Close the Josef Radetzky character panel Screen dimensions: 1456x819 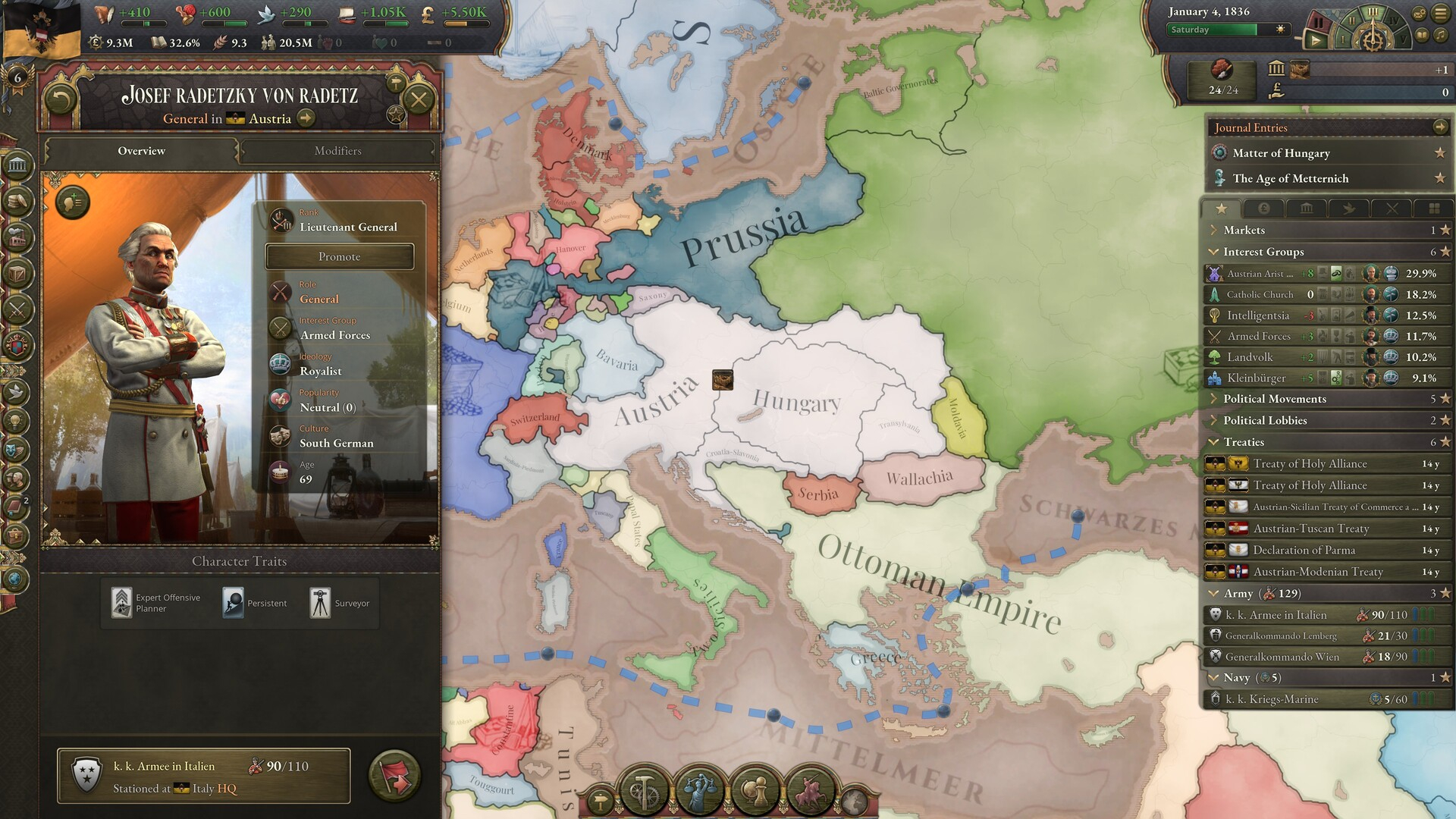click(418, 99)
